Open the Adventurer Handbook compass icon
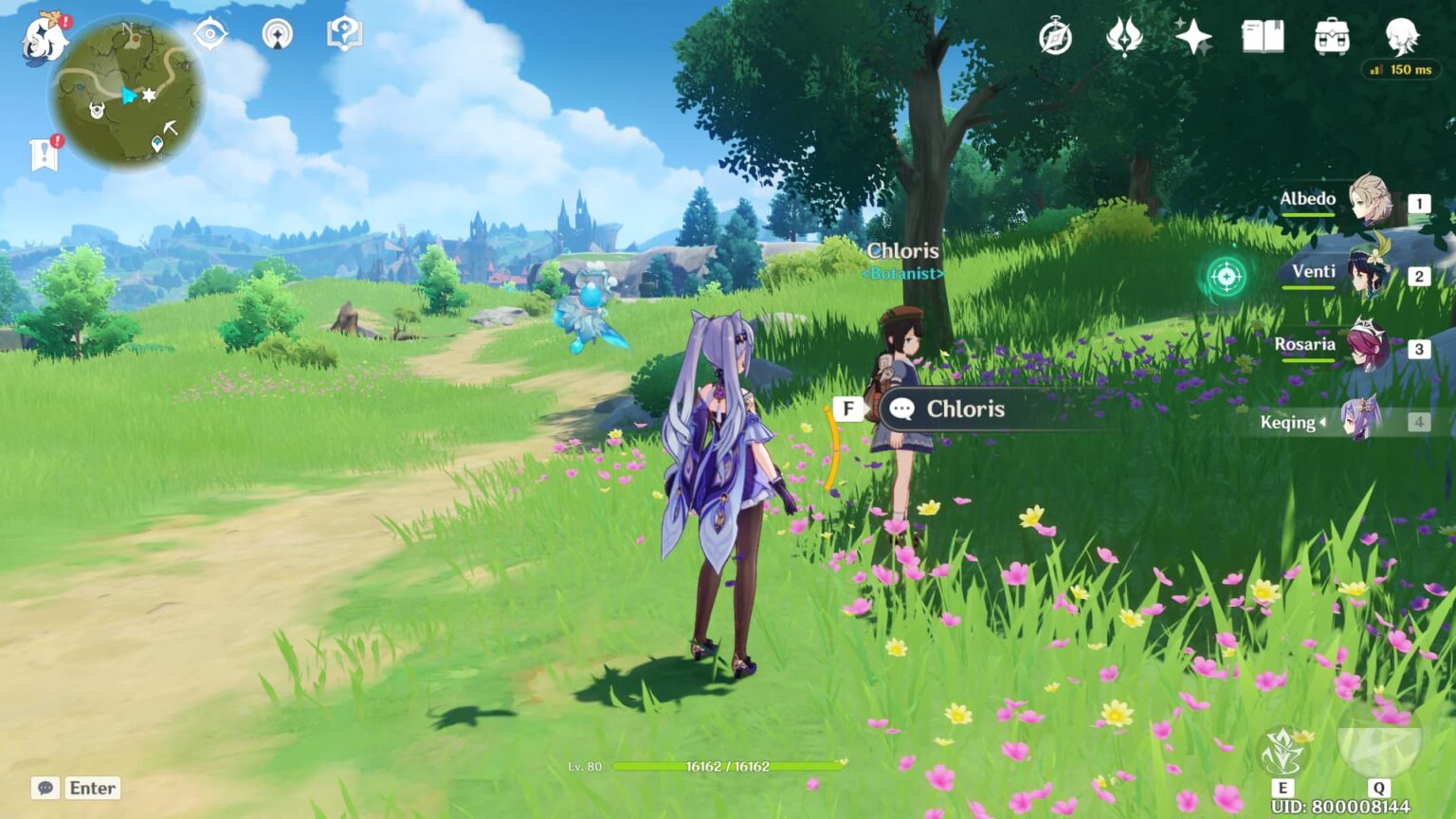 1055,38
